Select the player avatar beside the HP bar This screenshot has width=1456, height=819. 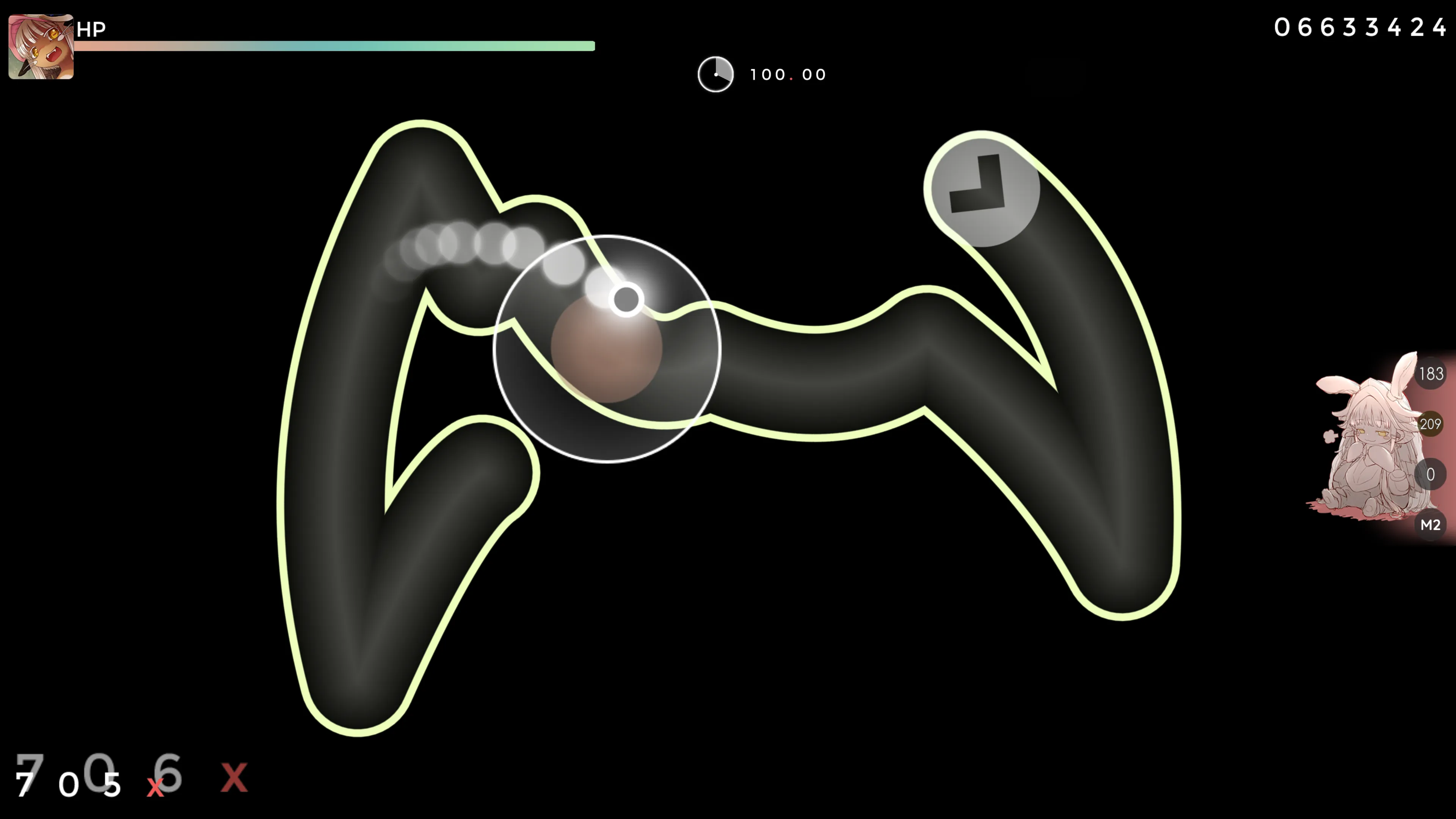[x=41, y=47]
